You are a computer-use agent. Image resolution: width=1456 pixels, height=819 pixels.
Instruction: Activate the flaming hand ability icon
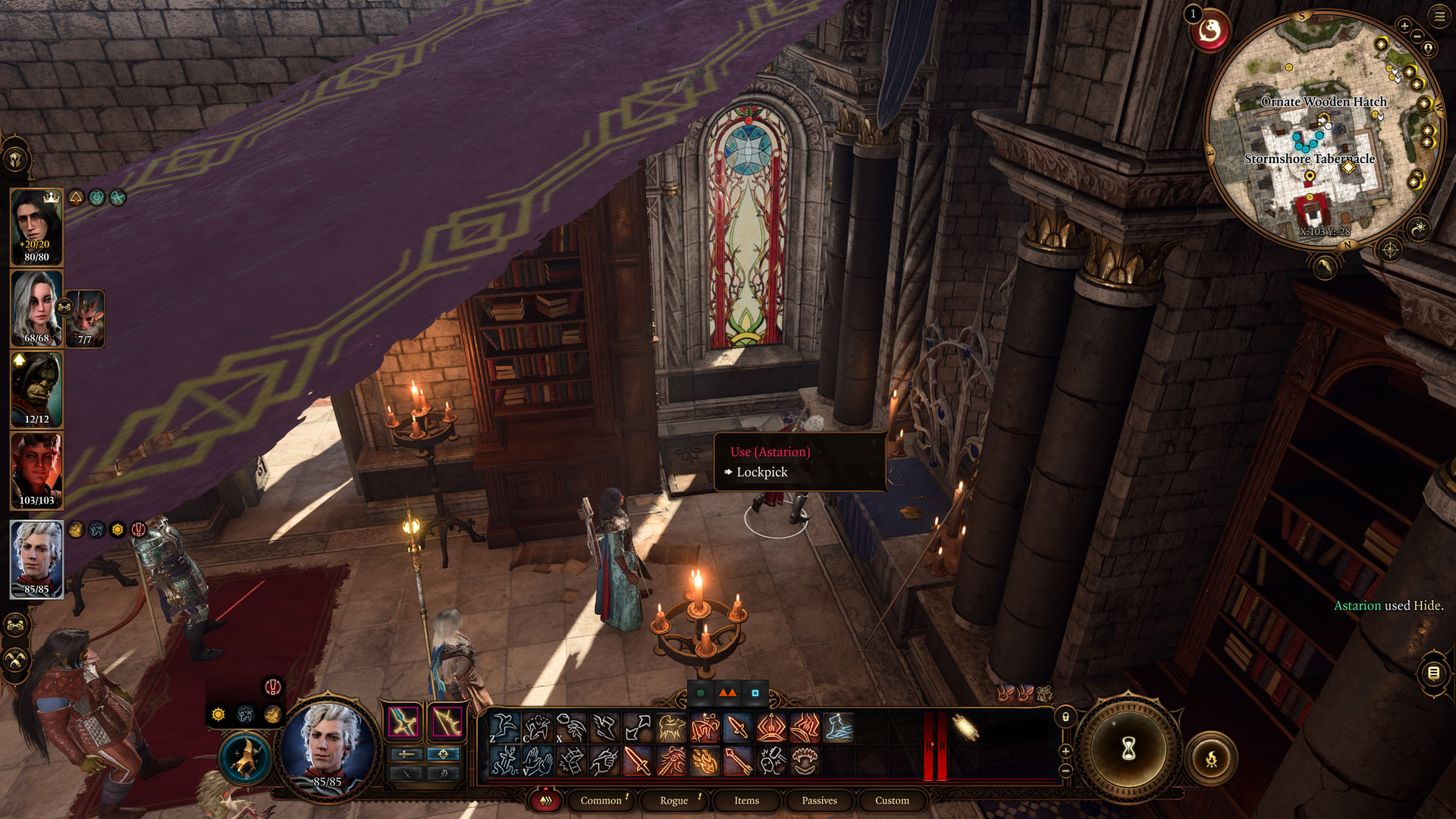coord(704,761)
